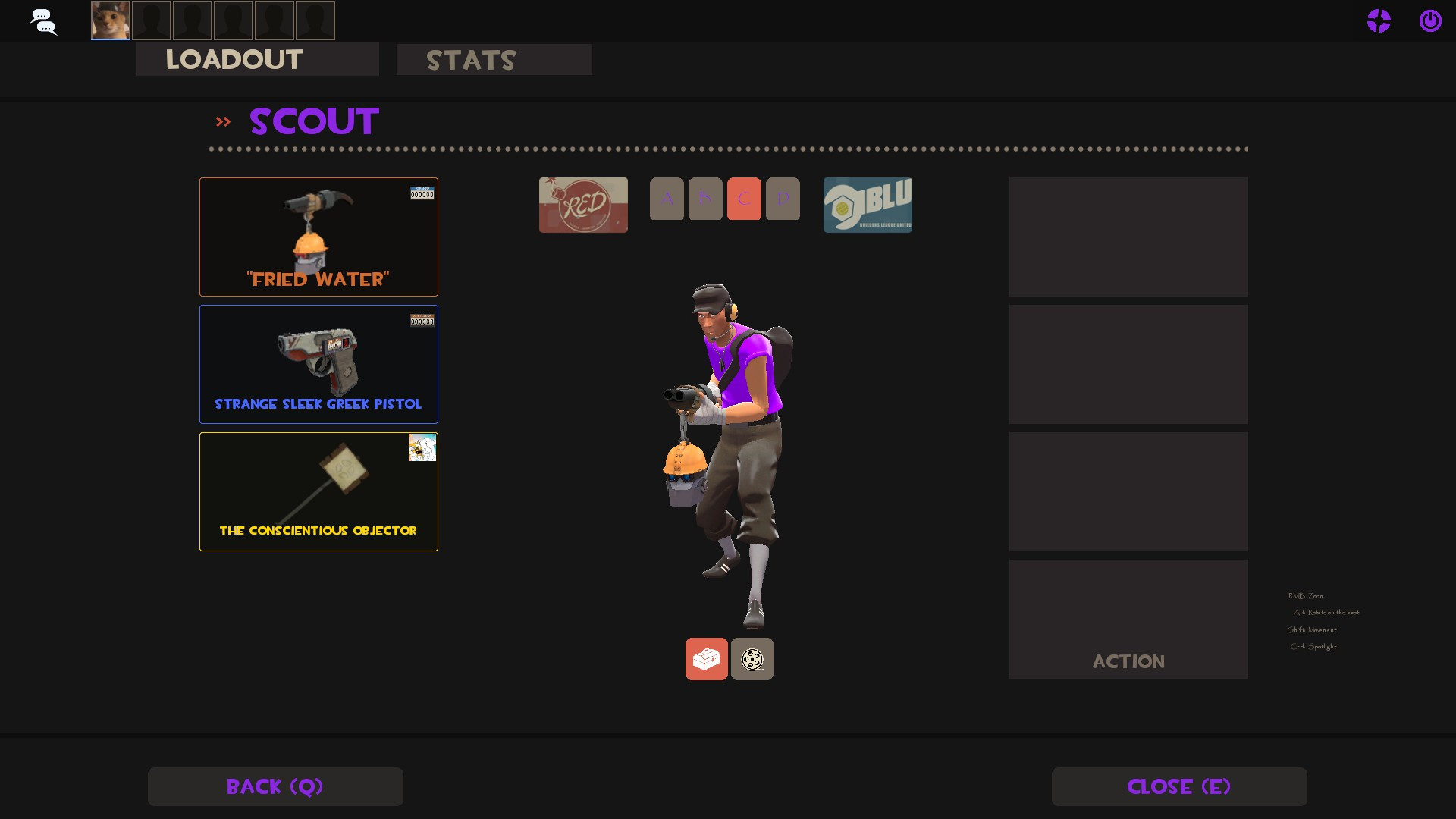
Task: Click the strange counter badge on Fried Water
Action: tap(423, 193)
